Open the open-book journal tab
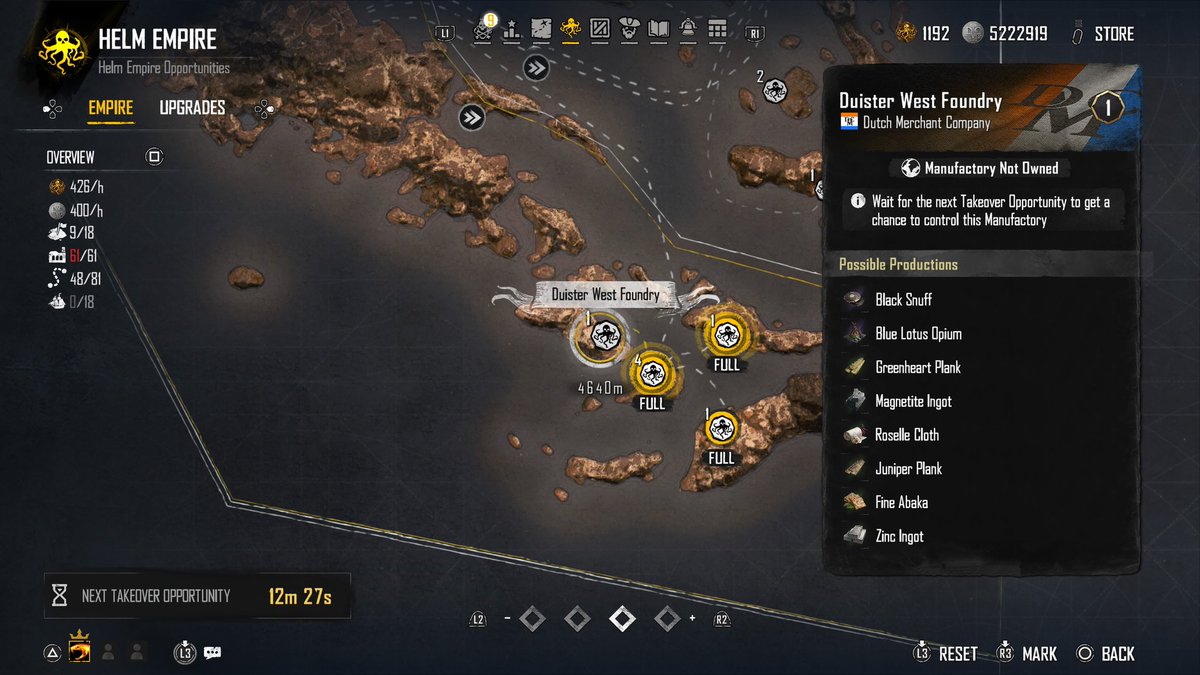Screen dimensions: 1200x675 coord(658,29)
